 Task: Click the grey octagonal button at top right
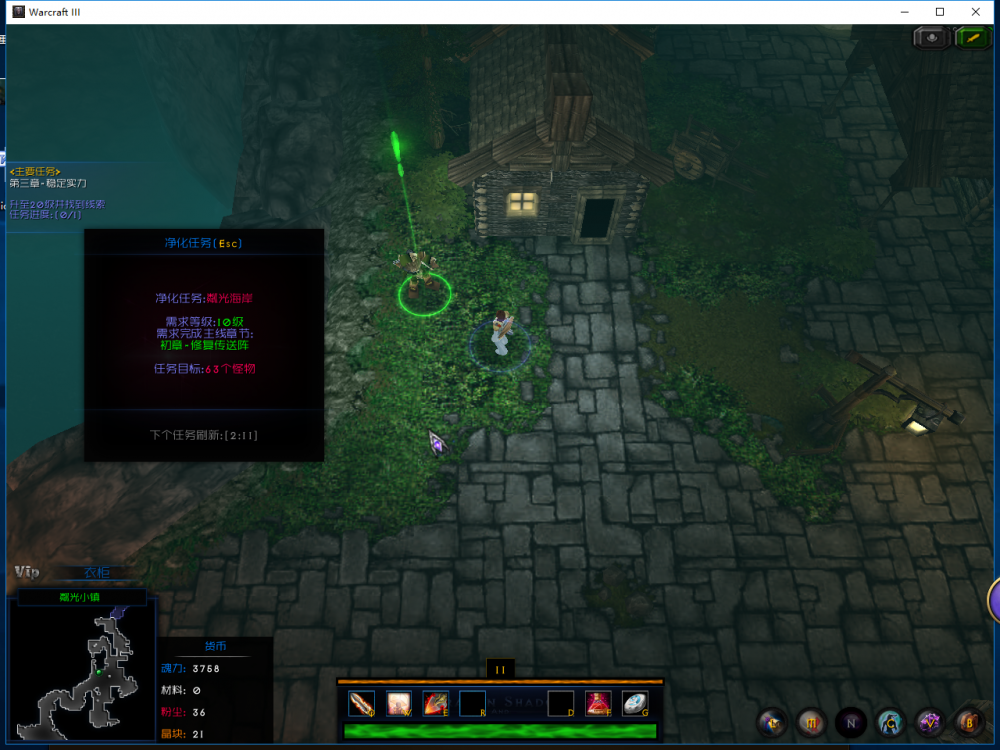tap(932, 37)
